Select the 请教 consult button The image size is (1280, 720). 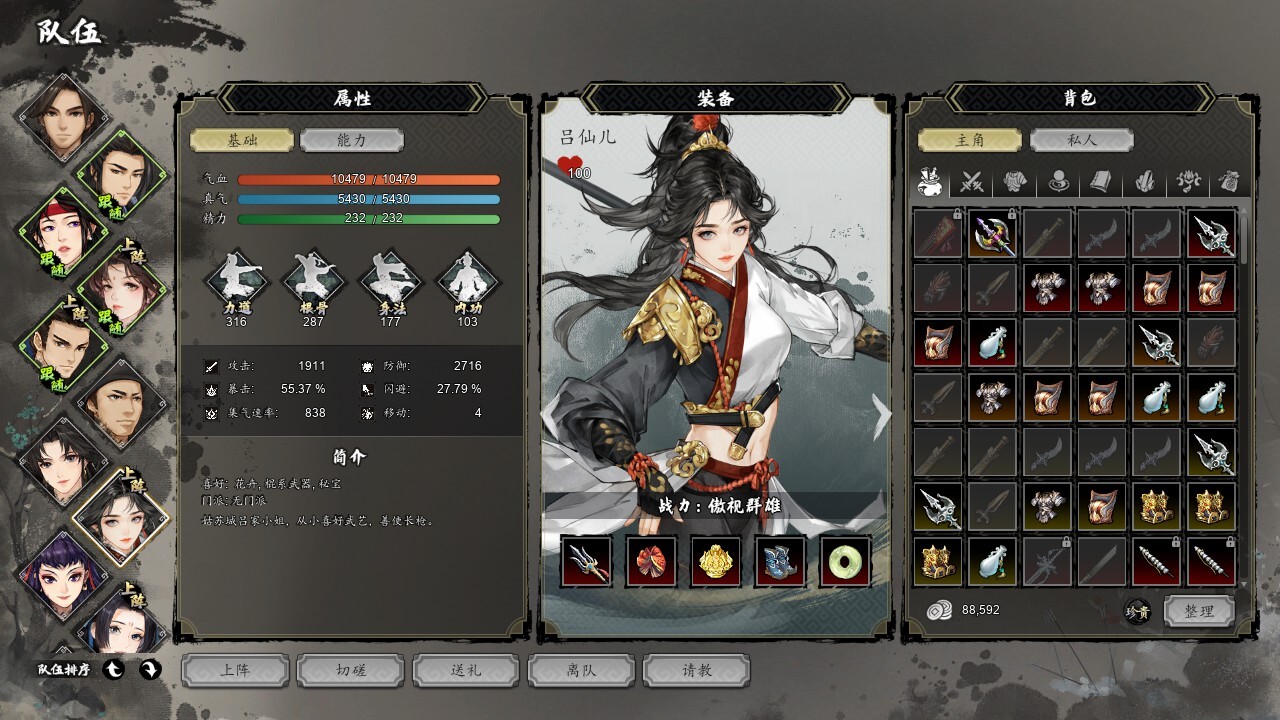(x=697, y=670)
